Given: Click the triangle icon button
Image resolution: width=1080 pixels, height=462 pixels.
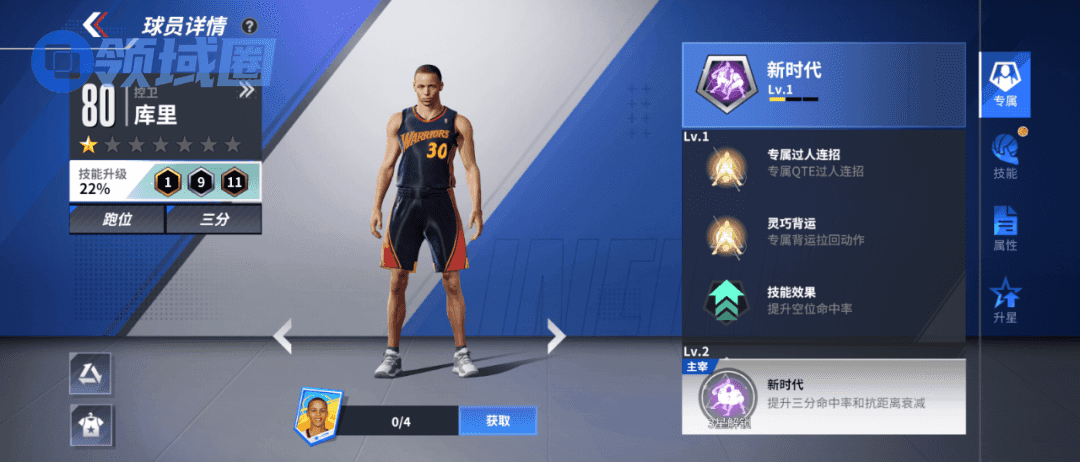Looking at the screenshot, I should (90, 373).
